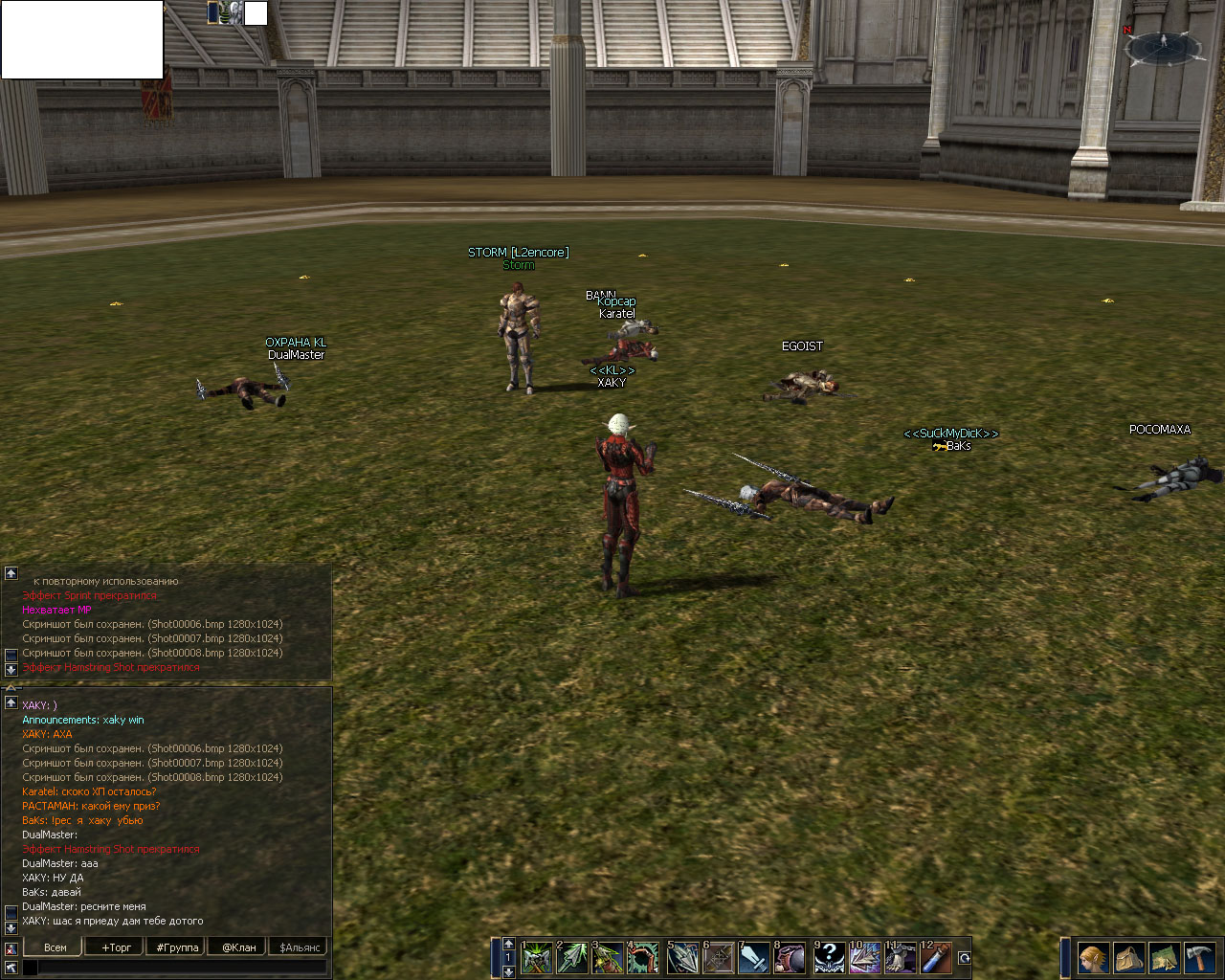Activate the purple arrow skill in slot 10
The height and width of the screenshot is (980, 1225).
[864, 957]
